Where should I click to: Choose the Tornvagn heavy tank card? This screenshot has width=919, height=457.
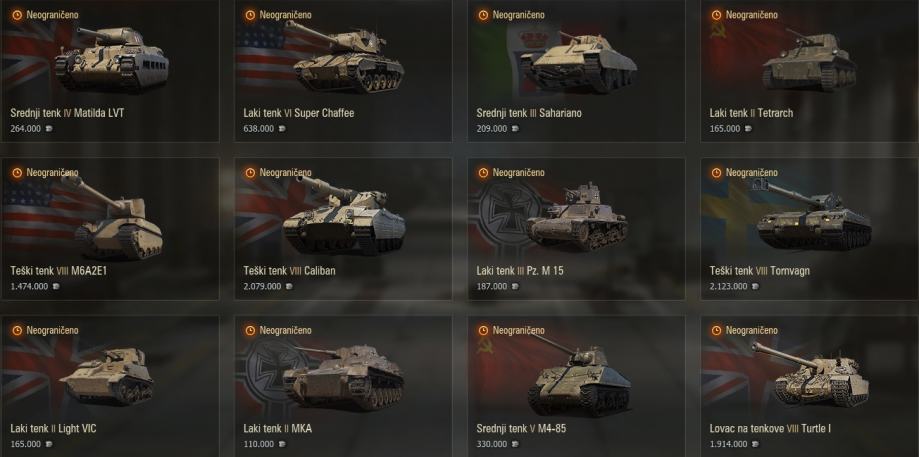point(809,228)
